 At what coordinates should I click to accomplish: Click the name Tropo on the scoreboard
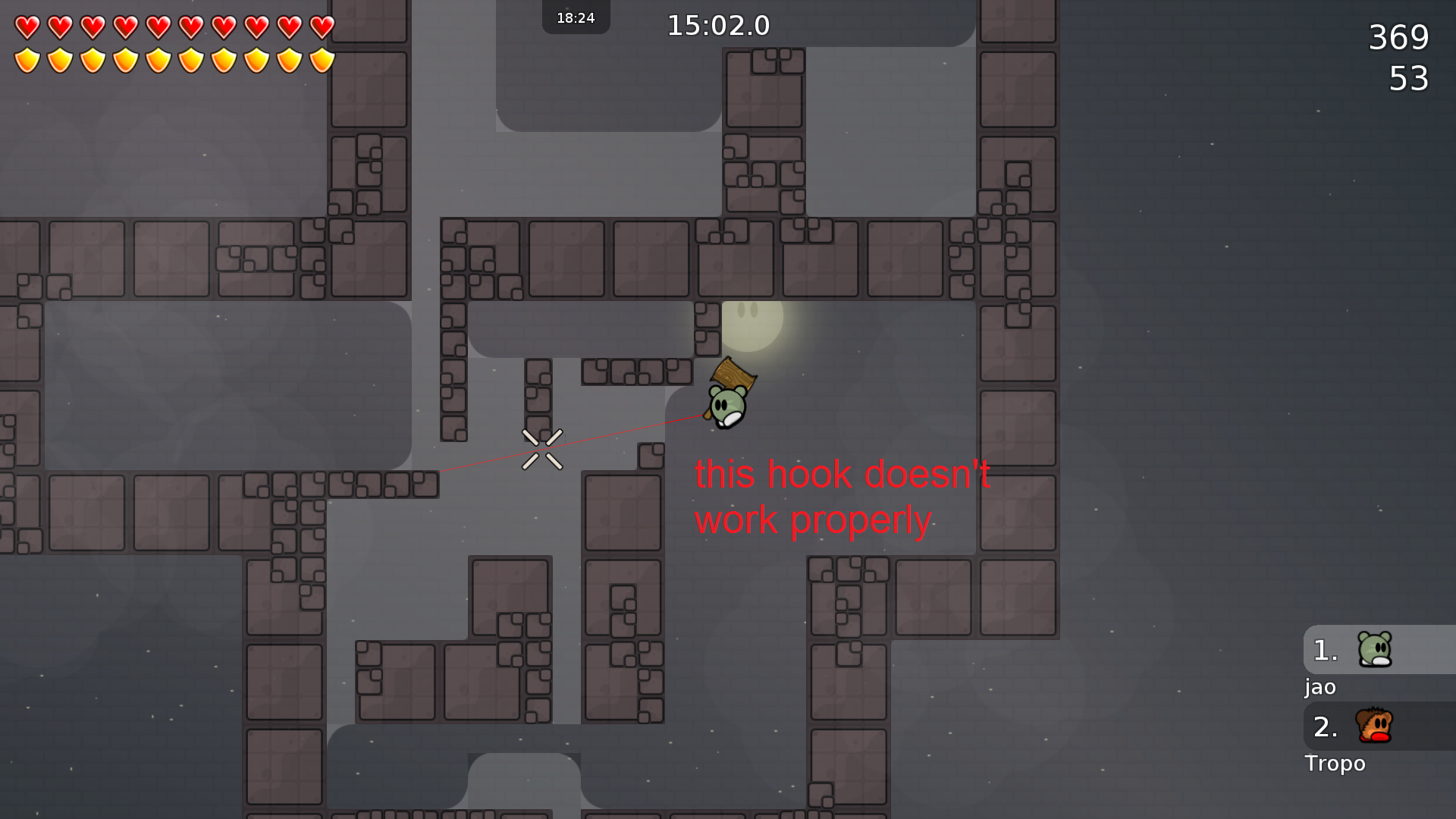(1335, 764)
